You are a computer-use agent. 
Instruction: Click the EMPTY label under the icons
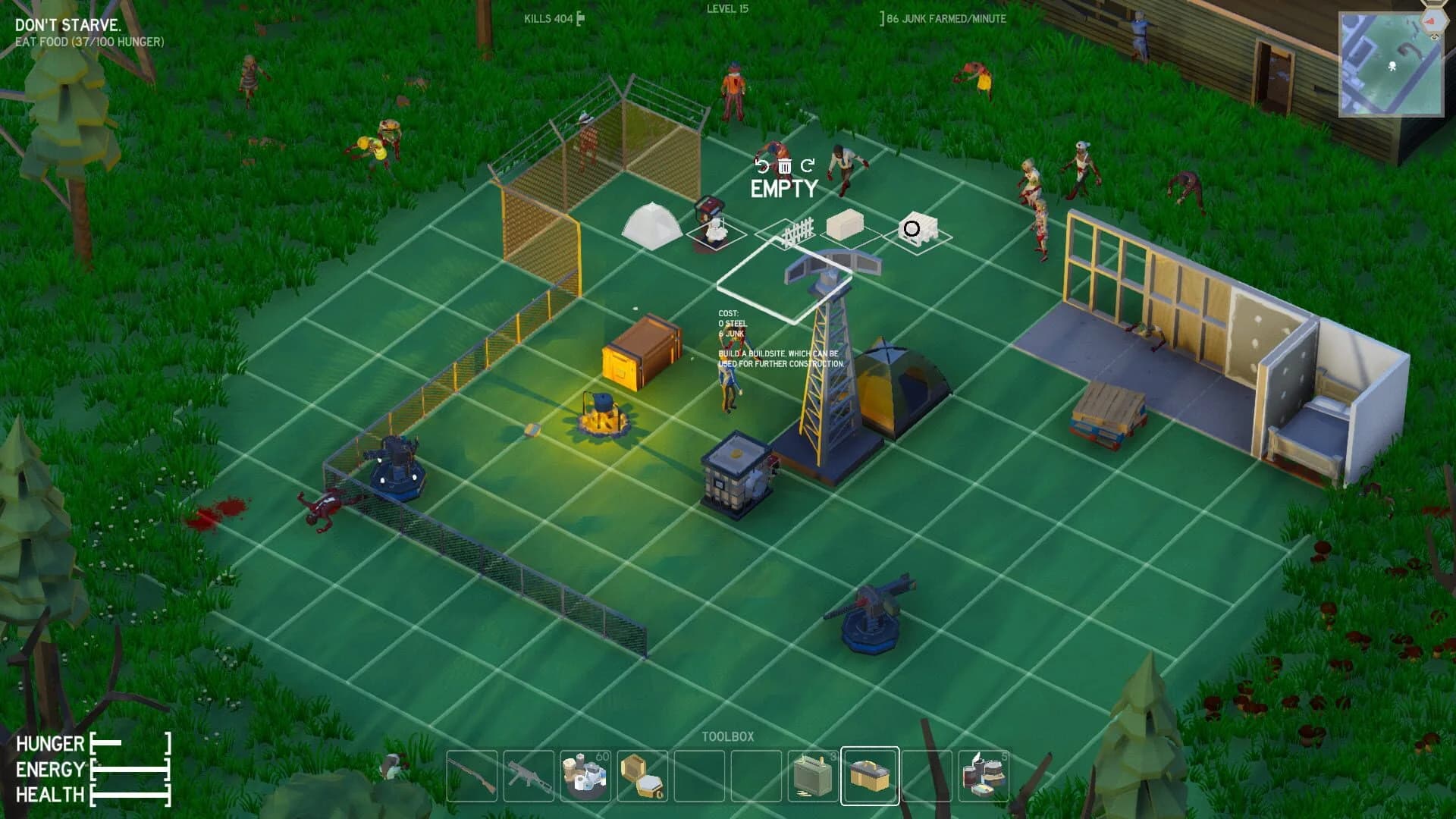785,189
